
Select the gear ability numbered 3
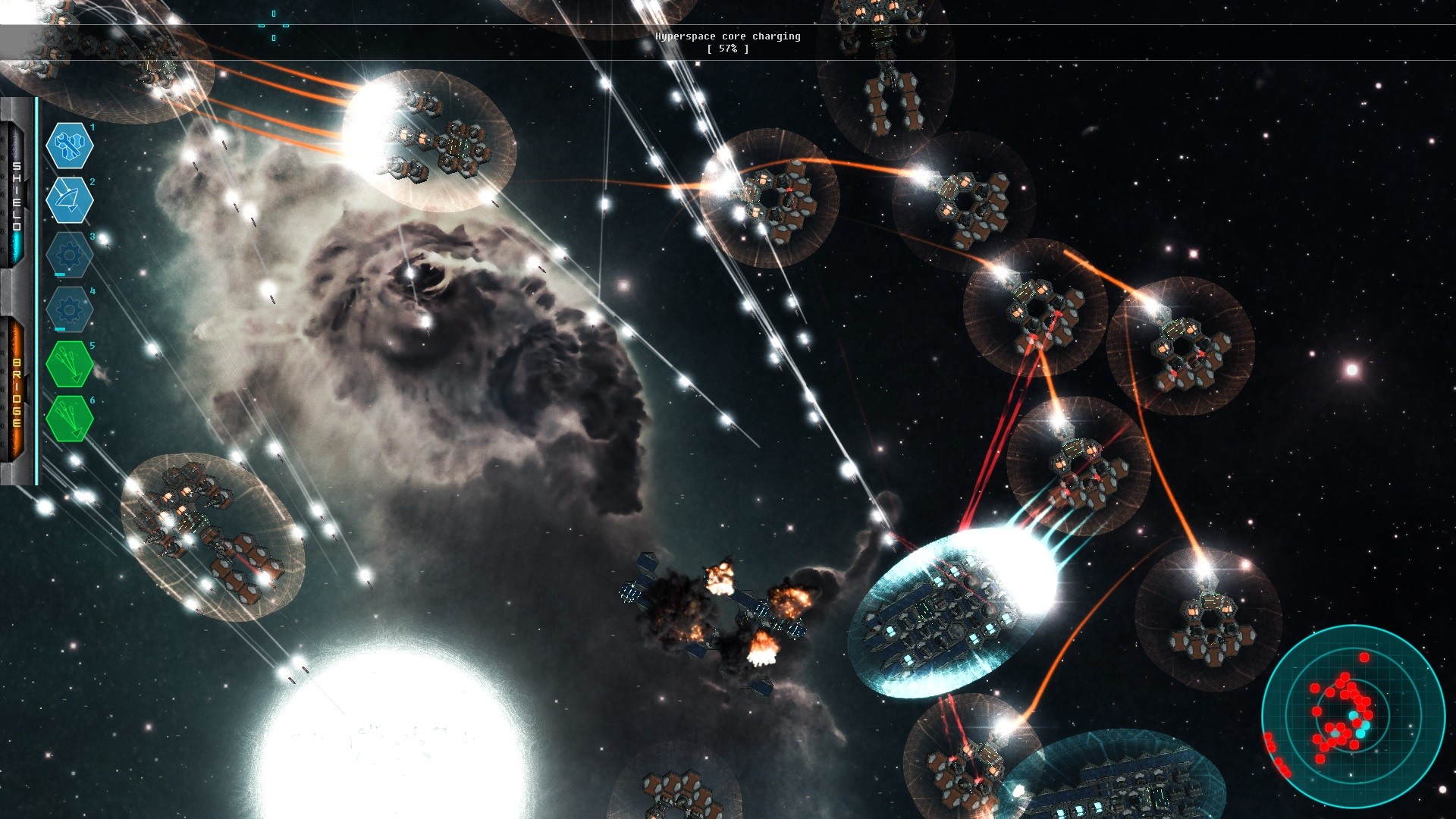coord(70,254)
